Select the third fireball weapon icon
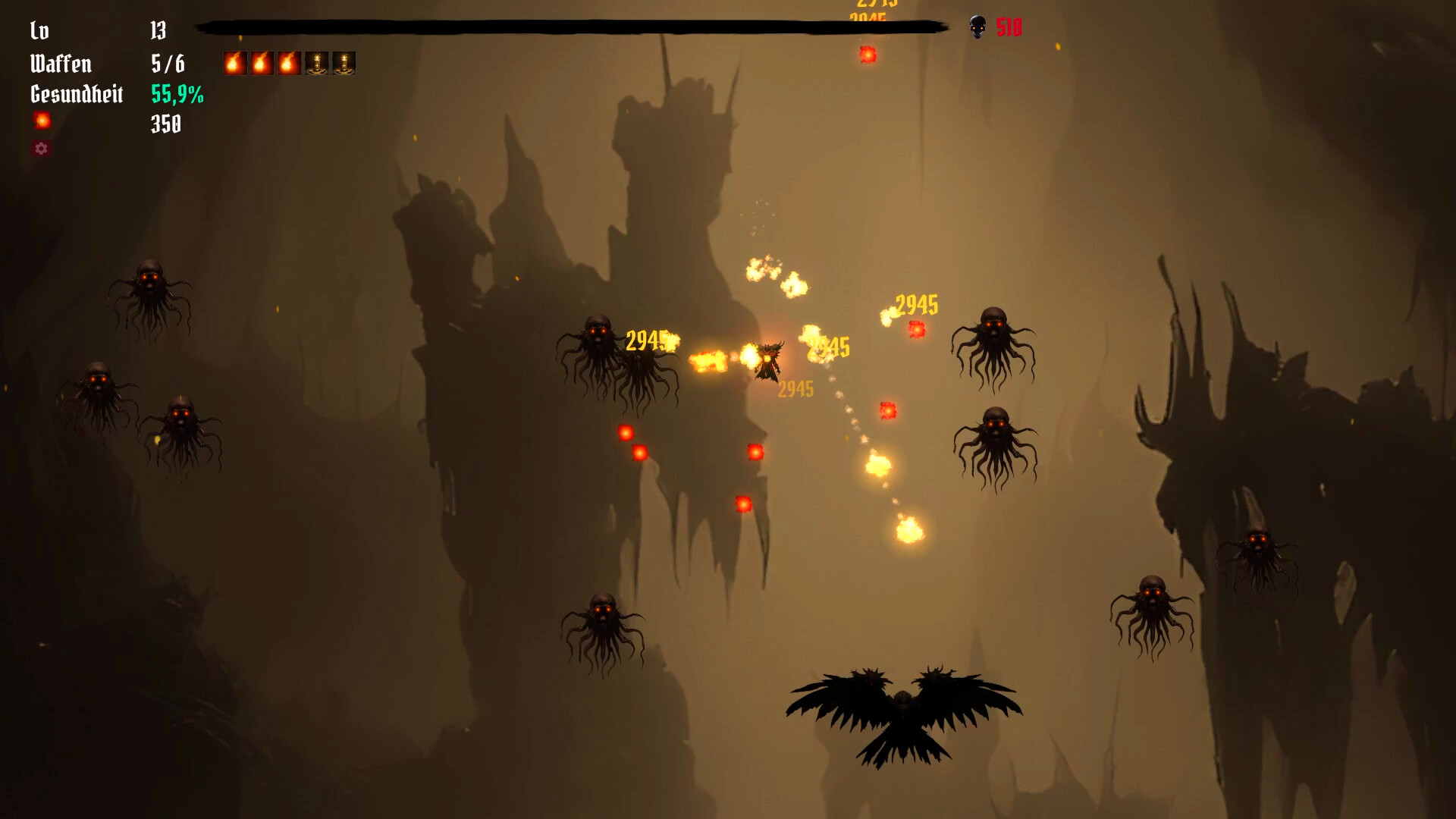Screen dimensions: 1456x819 (x=290, y=63)
